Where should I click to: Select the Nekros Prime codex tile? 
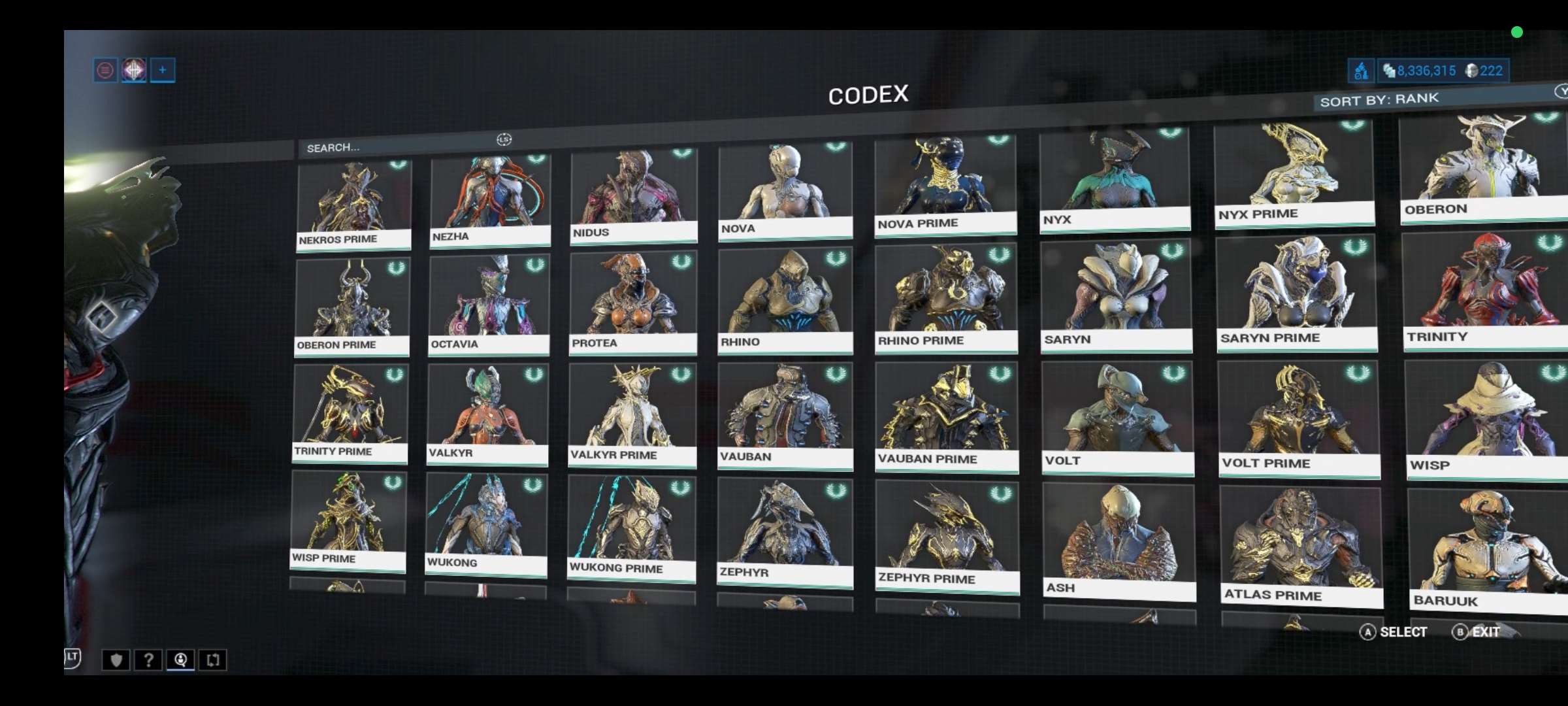353,205
